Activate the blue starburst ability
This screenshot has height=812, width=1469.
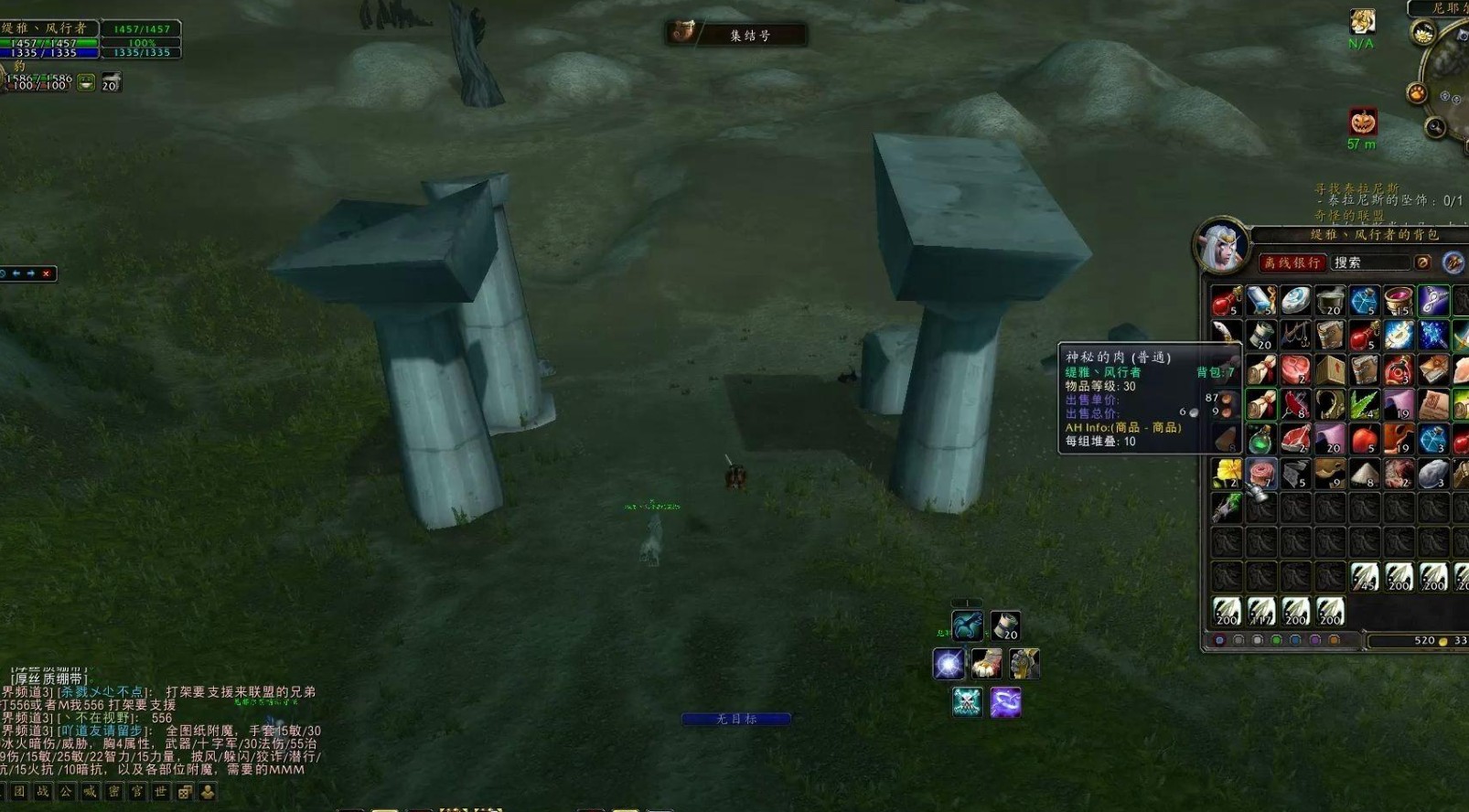click(x=949, y=664)
